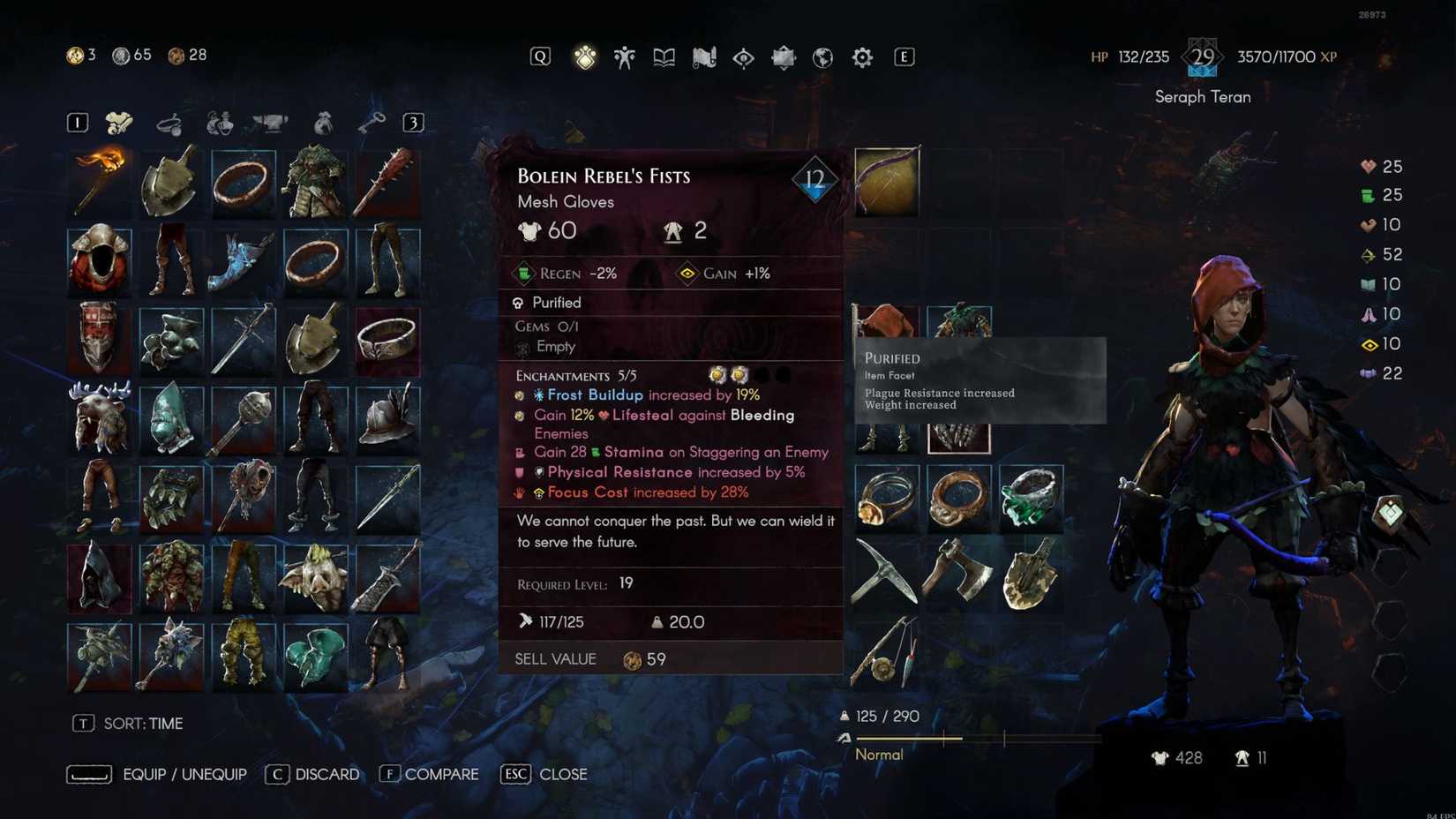This screenshot has width=1456, height=819.
Task: Open the Settings gear icon
Action: click(861, 56)
